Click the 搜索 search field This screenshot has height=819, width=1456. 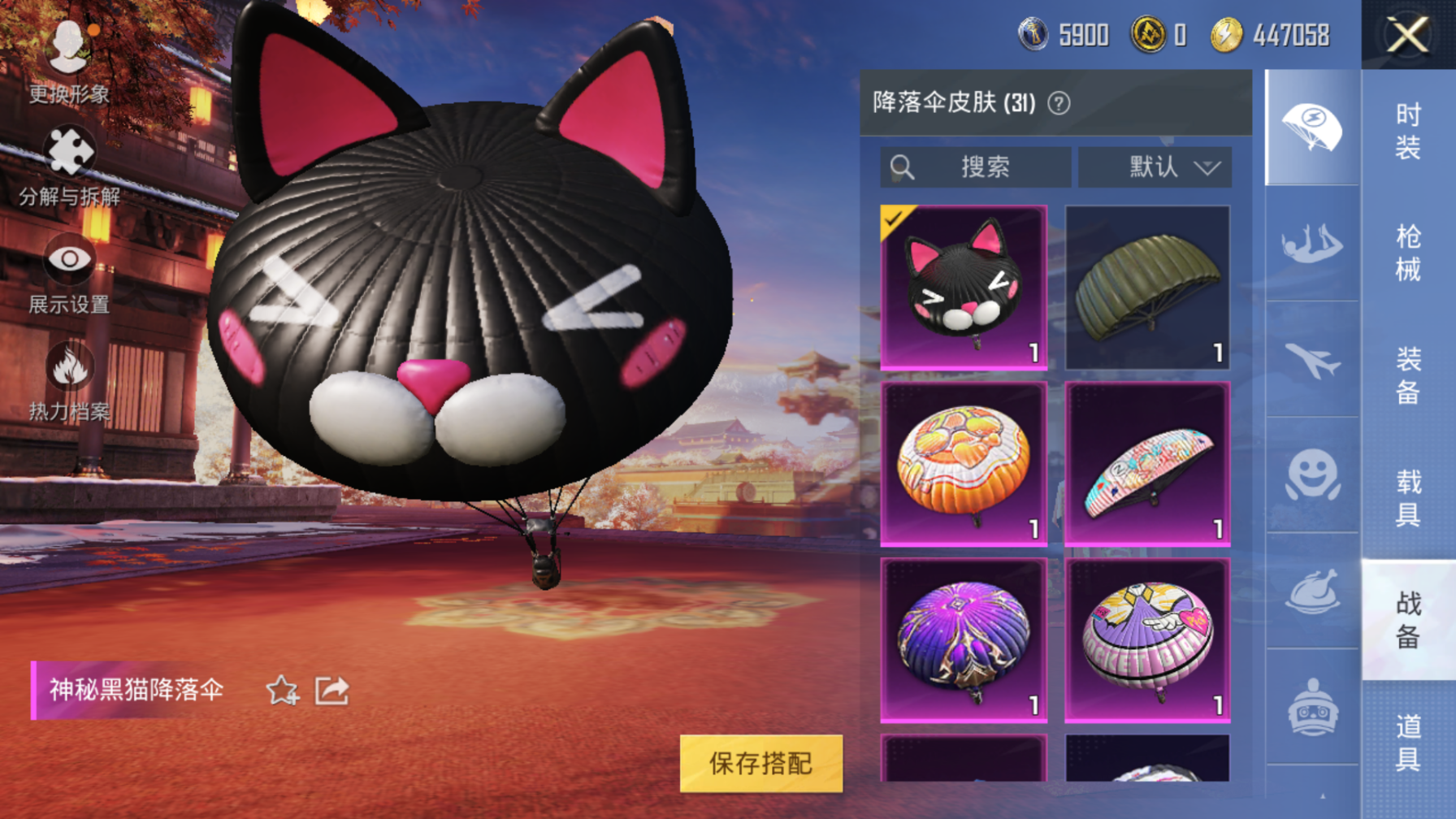(x=975, y=167)
